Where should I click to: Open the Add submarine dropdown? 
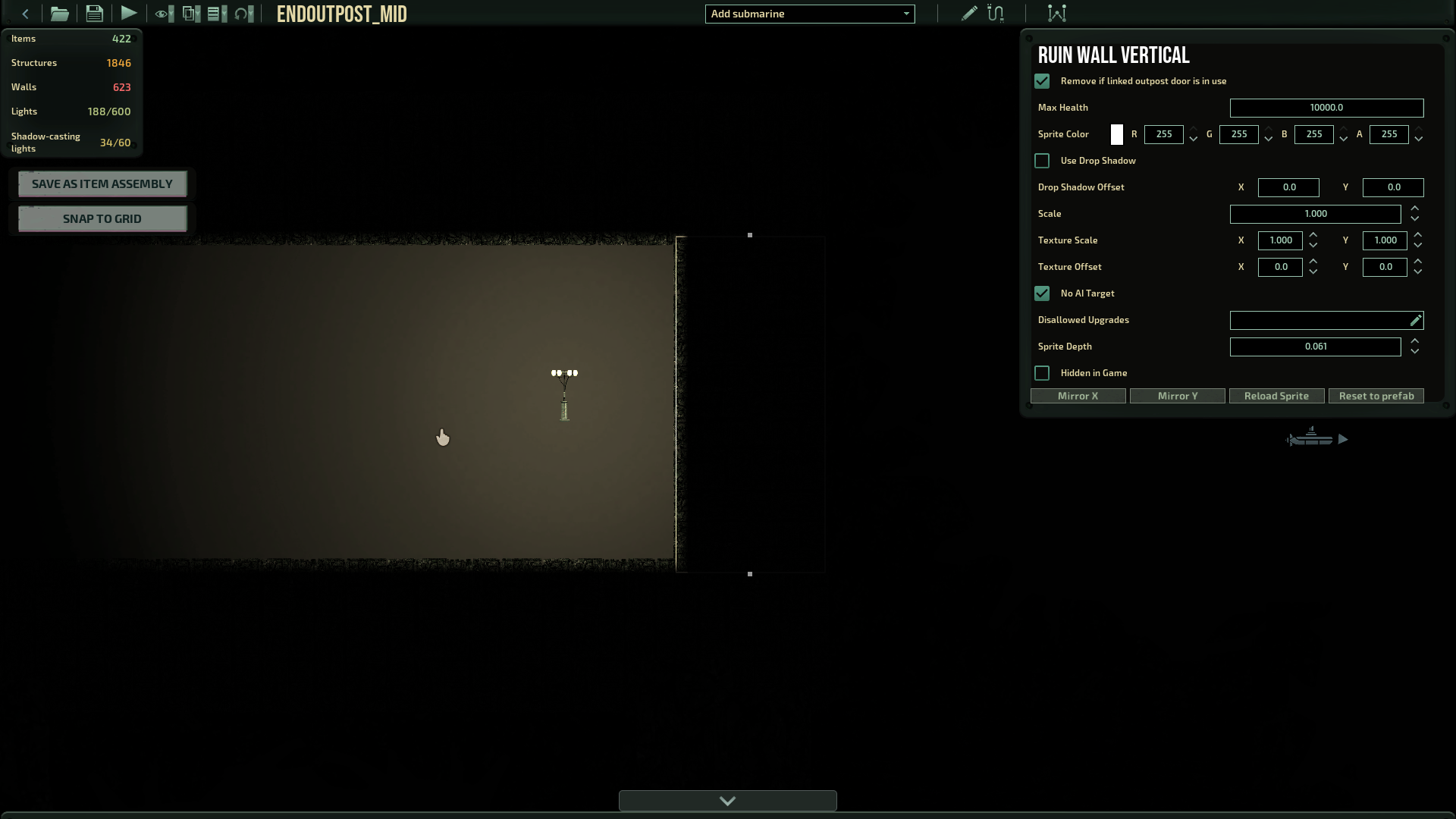(809, 14)
